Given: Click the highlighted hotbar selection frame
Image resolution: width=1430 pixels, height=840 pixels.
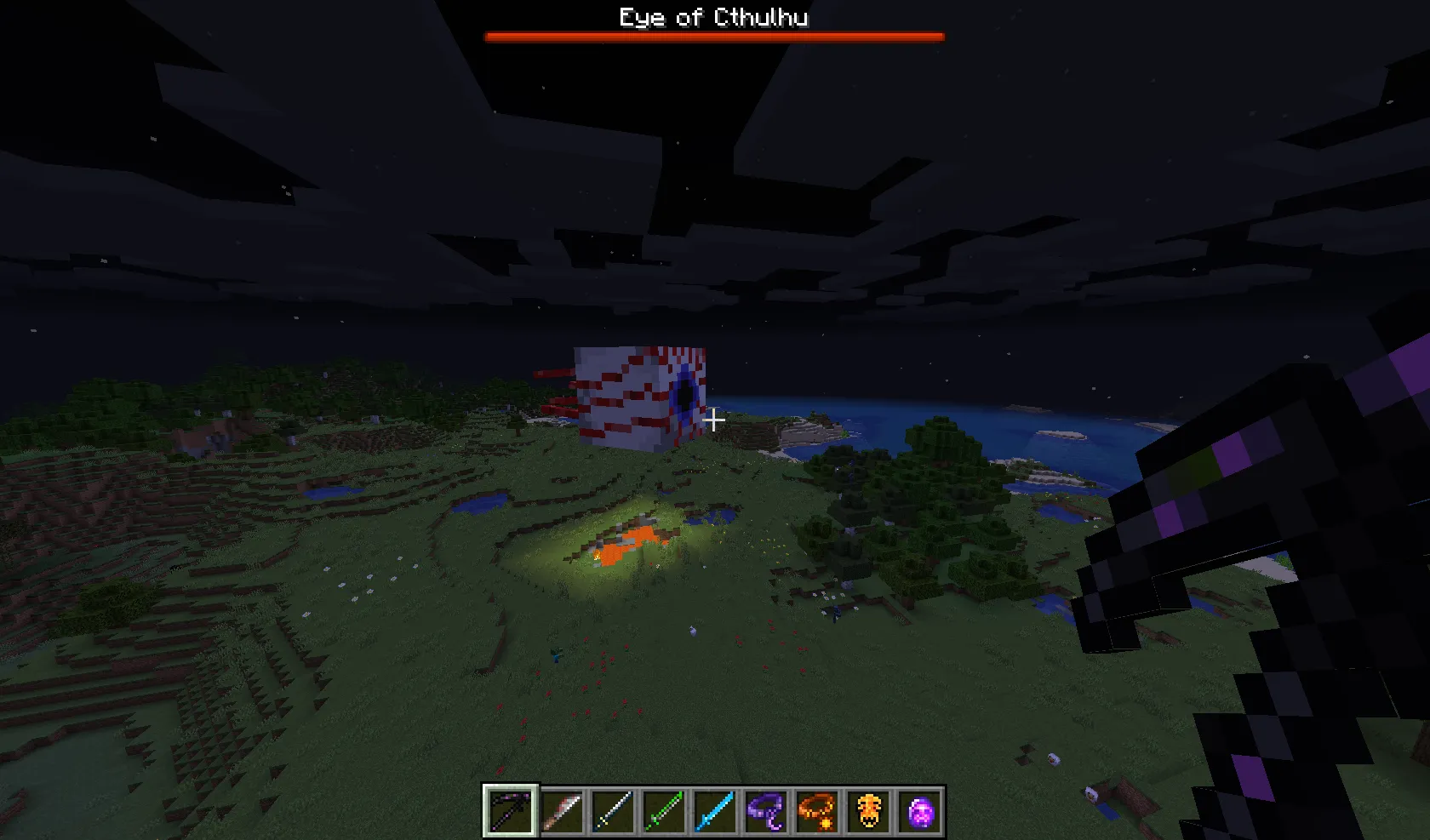Looking at the screenshot, I should (x=509, y=809).
